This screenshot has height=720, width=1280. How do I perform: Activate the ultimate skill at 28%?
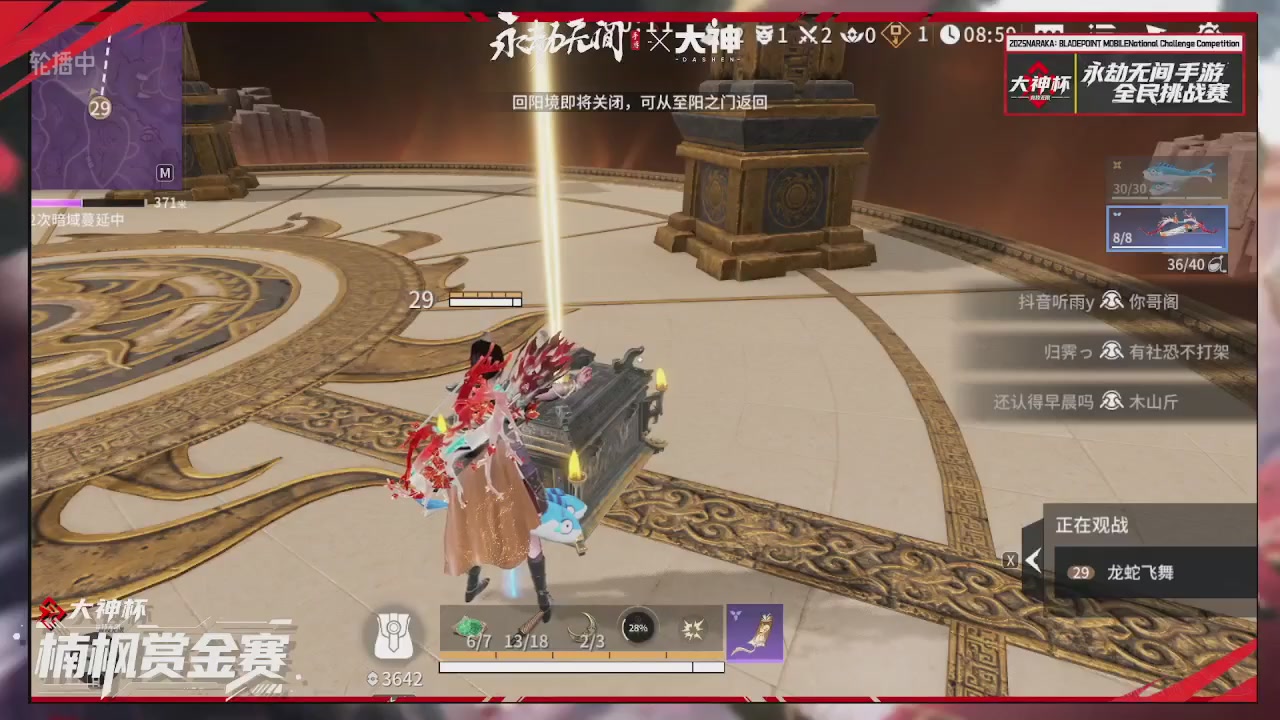coord(637,627)
